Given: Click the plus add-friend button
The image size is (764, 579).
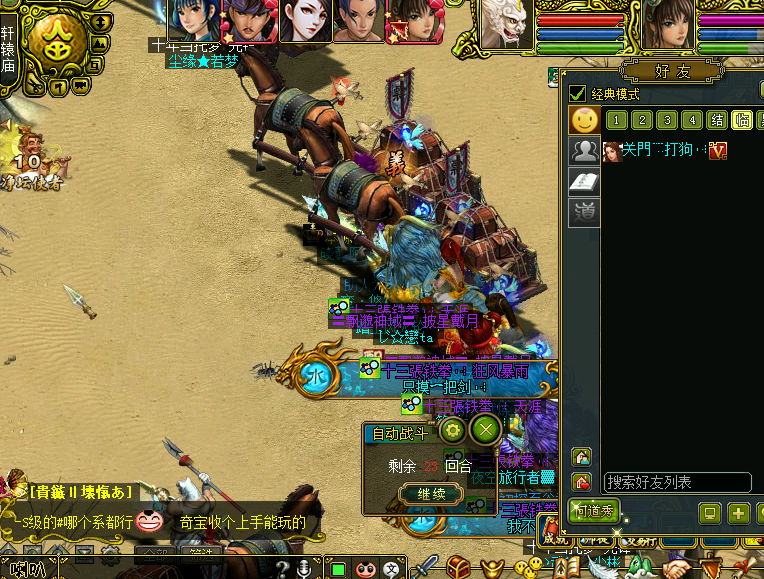Looking at the screenshot, I should pyautogui.click(x=739, y=513).
